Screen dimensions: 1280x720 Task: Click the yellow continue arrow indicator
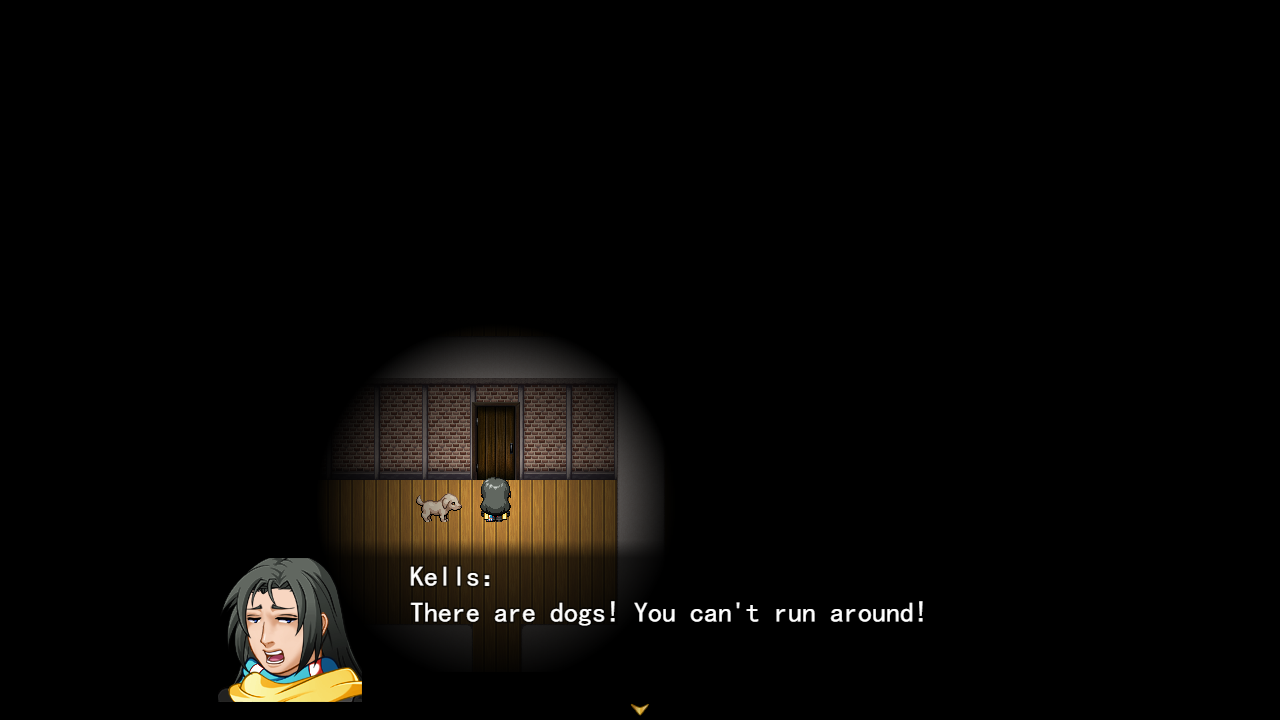point(639,708)
